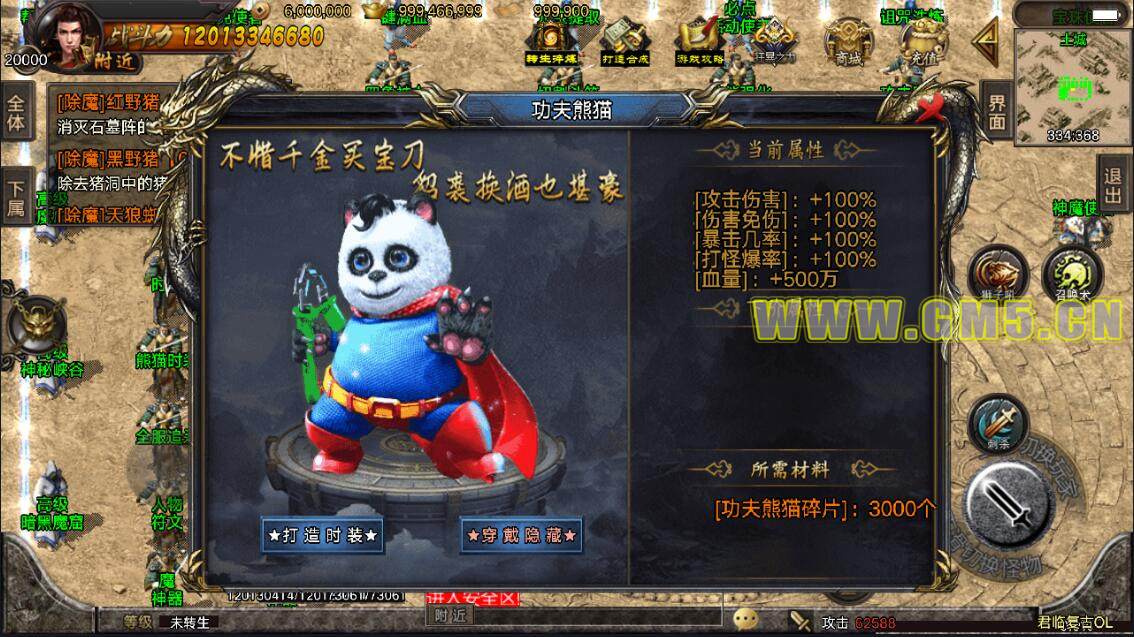Click the 退出 exit button
The height and width of the screenshot is (637, 1134).
tap(1113, 183)
